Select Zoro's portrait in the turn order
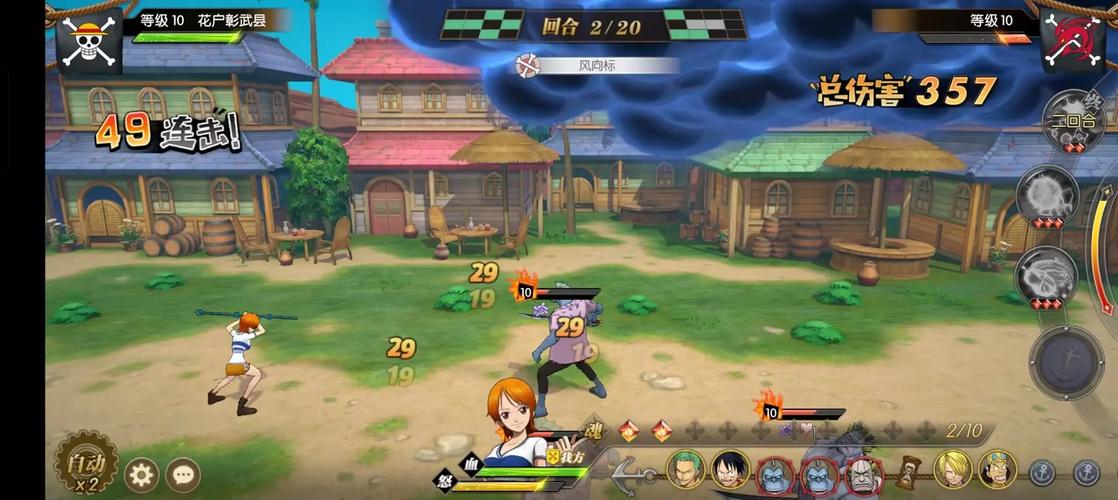Viewport: 1118px width, 500px height. (x=686, y=470)
